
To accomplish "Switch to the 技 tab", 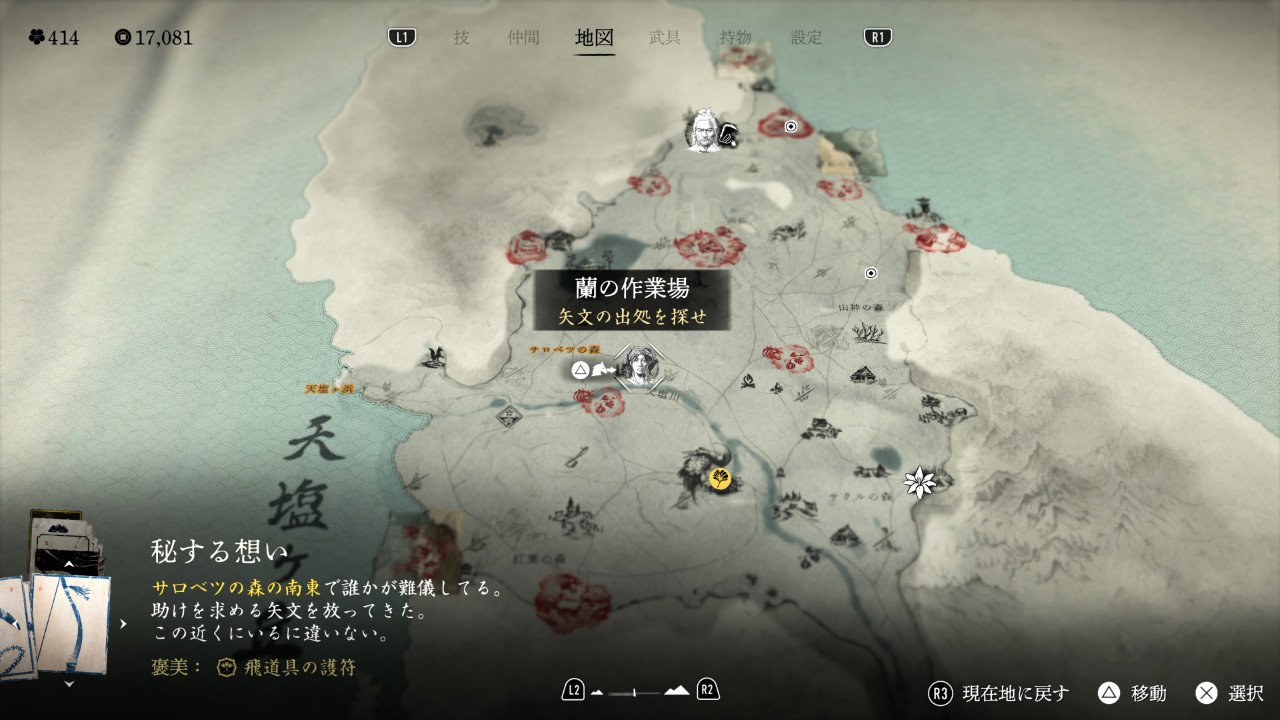I will click(x=461, y=38).
